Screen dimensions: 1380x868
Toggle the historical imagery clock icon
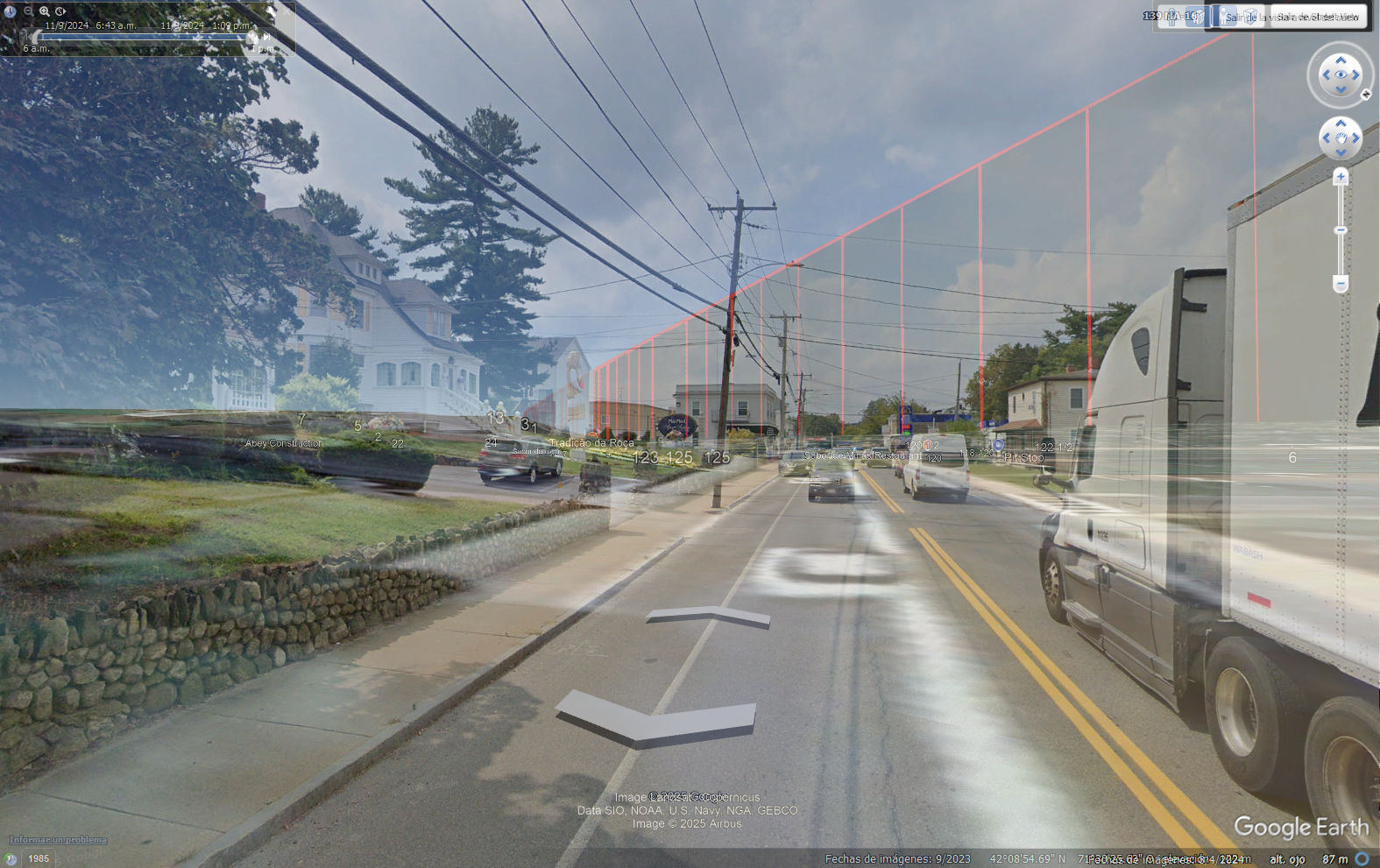point(11,858)
